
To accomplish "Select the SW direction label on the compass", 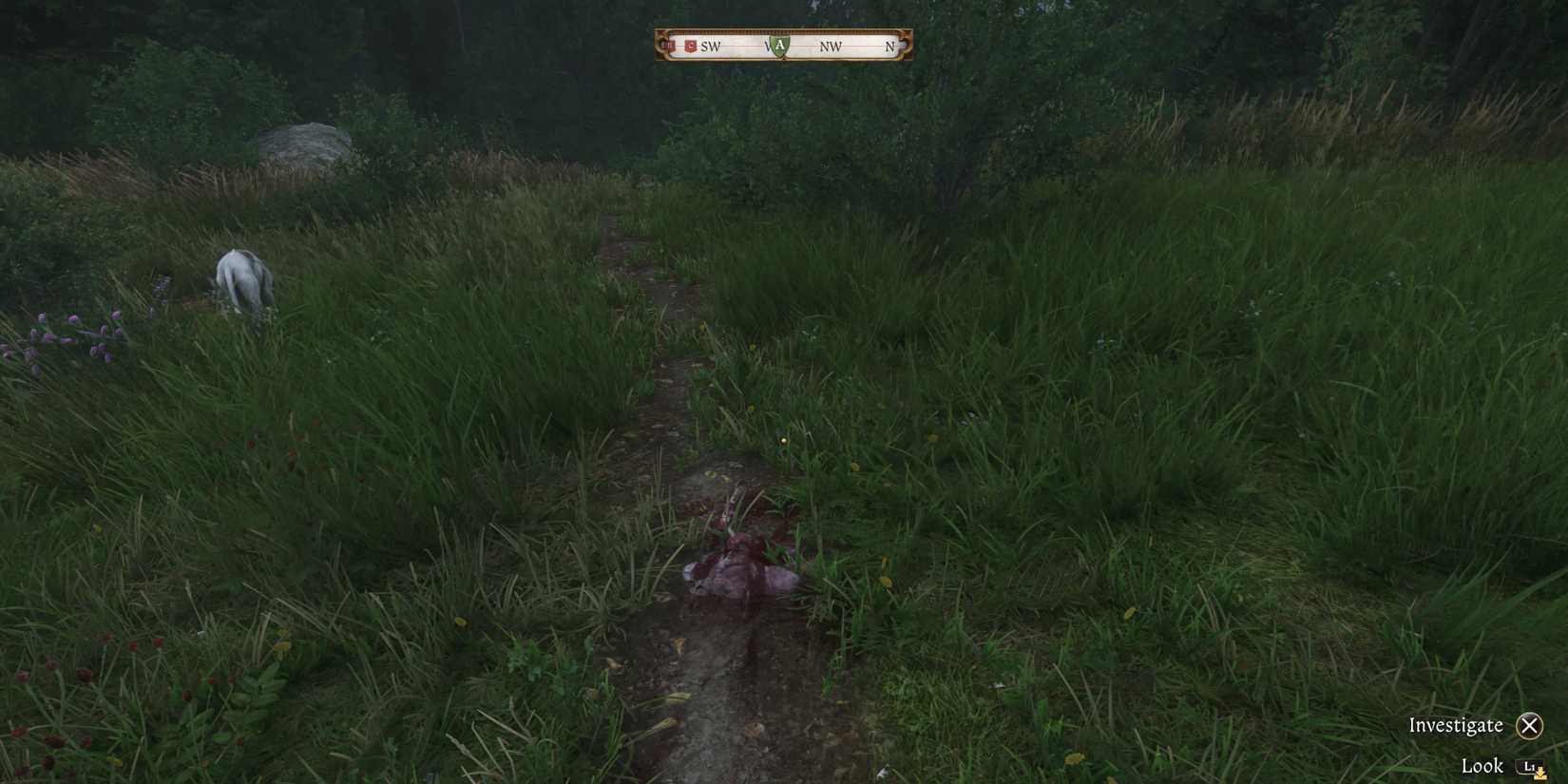I will click(x=710, y=46).
